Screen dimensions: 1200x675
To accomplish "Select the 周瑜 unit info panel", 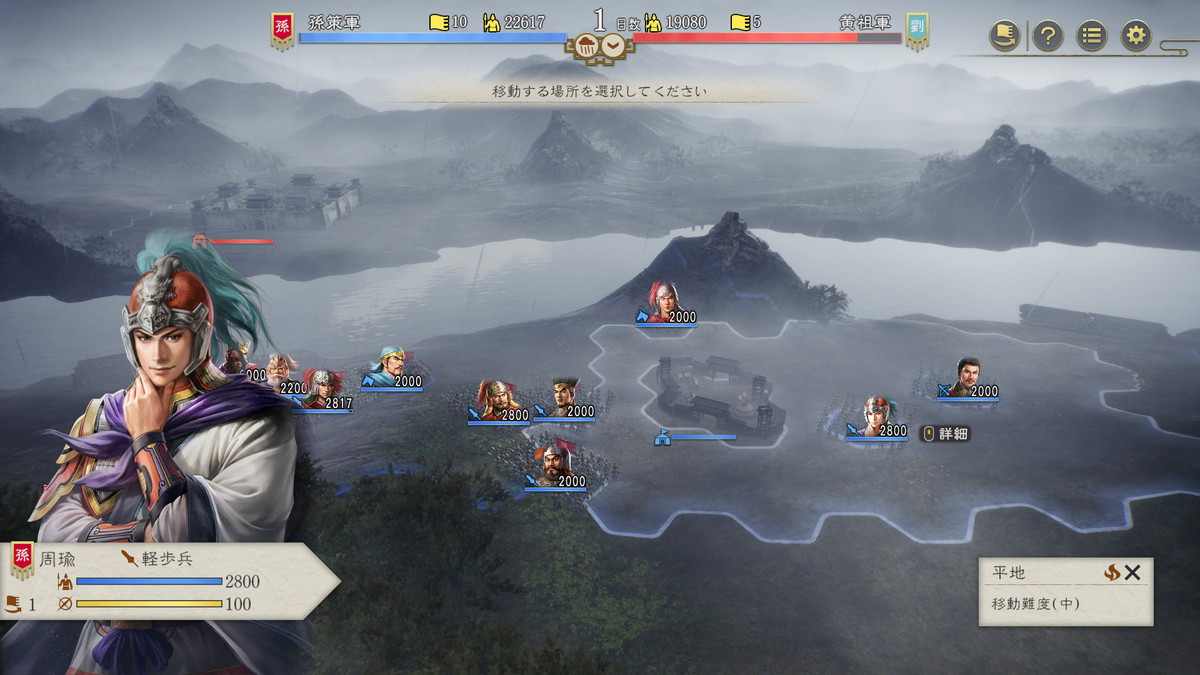I will [165, 581].
